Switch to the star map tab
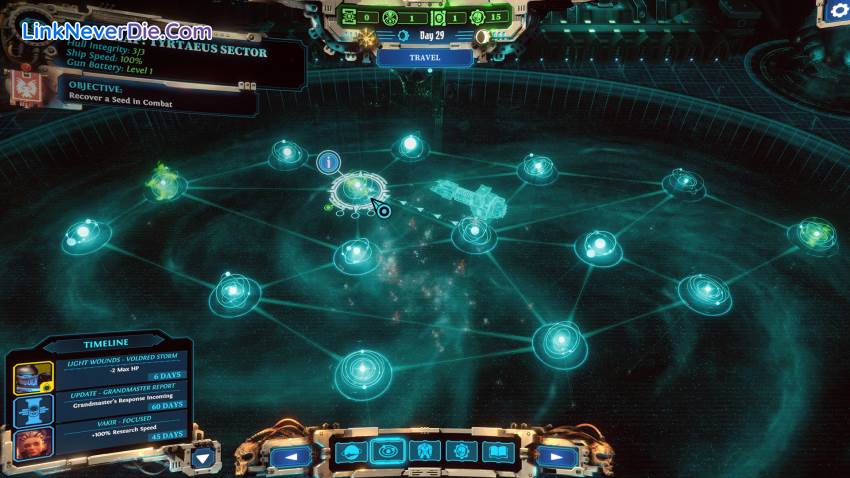The height and width of the screenshot is (478, 850). [x=387, y=452]
